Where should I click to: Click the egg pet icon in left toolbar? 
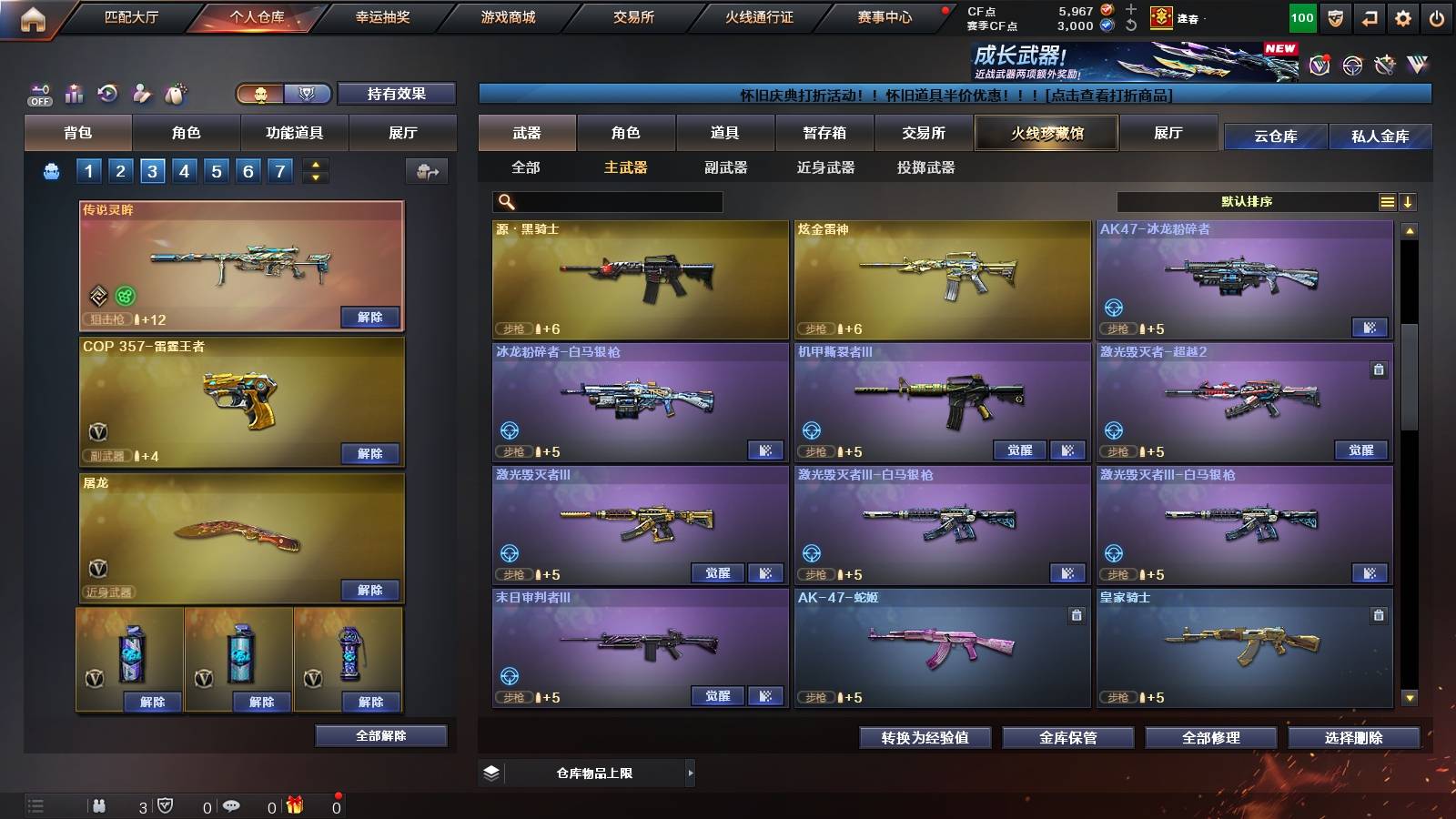(176, 94)
